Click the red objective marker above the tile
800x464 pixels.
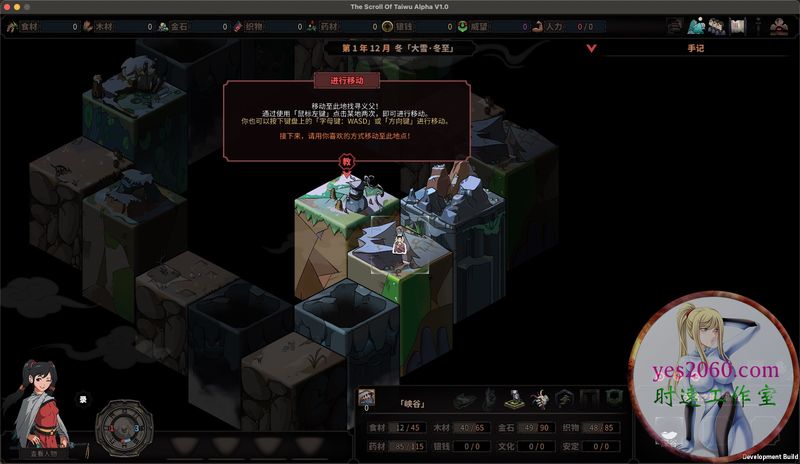click(x=347, y=161)
